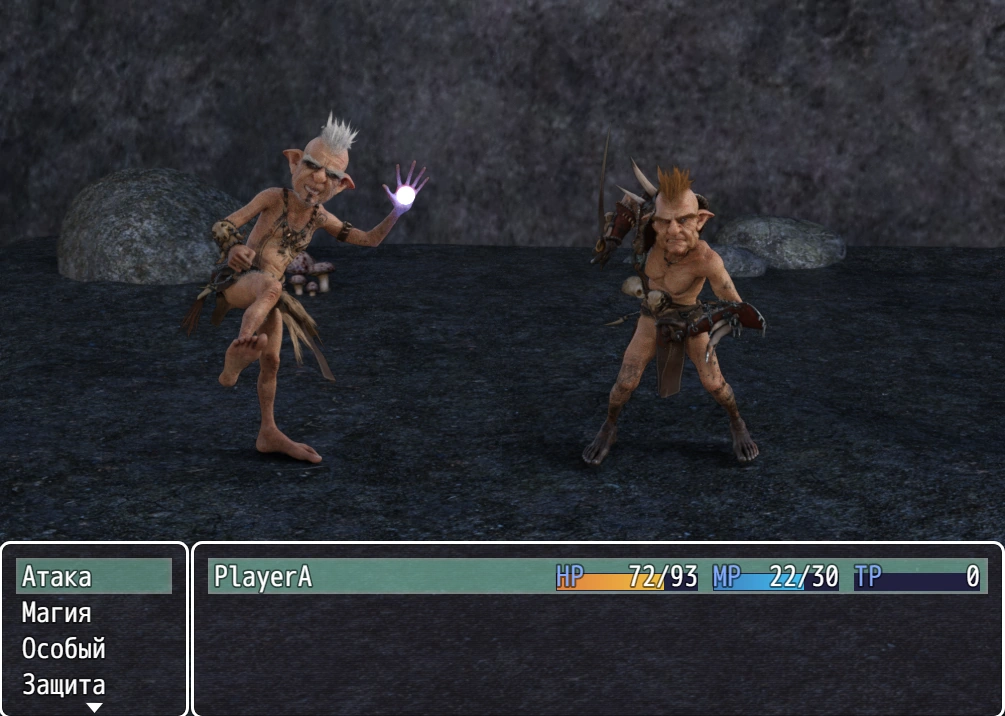The height and width of the screenshot is (716, 1005).
Task: Click the command list's down arrow
Action: 94,708
